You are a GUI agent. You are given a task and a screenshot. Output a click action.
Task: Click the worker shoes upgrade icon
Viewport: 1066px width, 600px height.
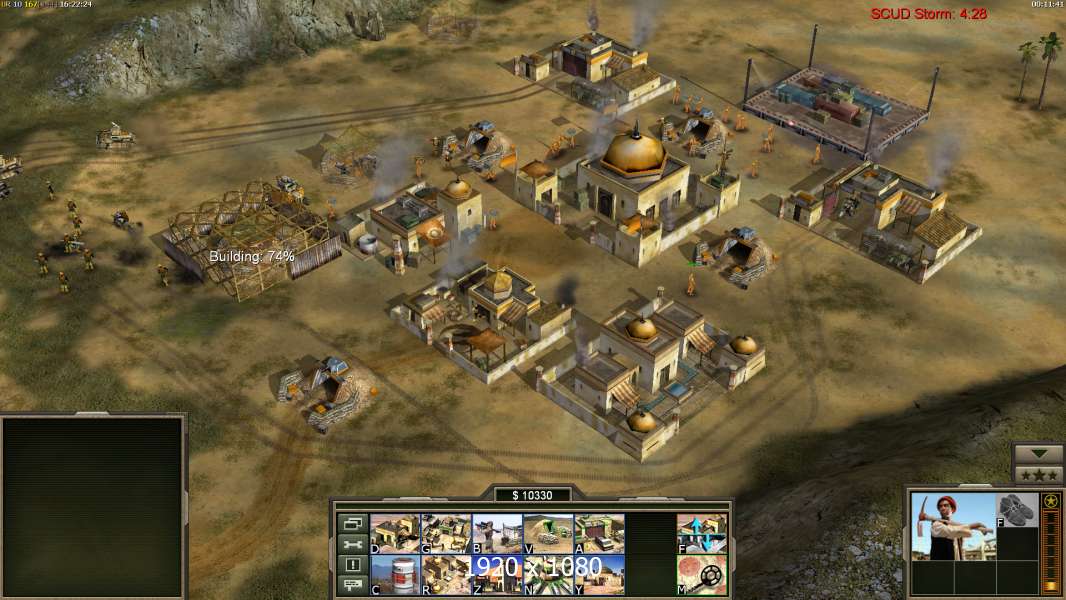coord(1017,510)
